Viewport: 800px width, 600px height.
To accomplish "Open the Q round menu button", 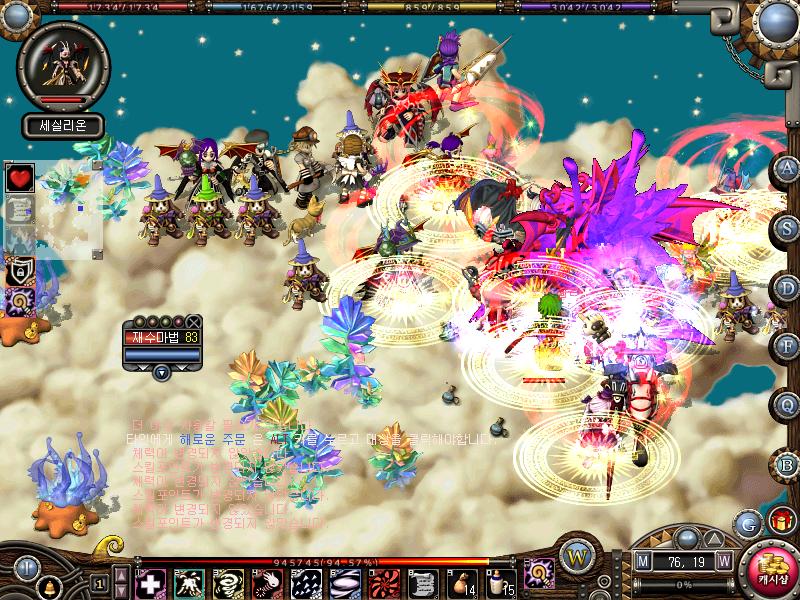I will [x=787, y=405].
